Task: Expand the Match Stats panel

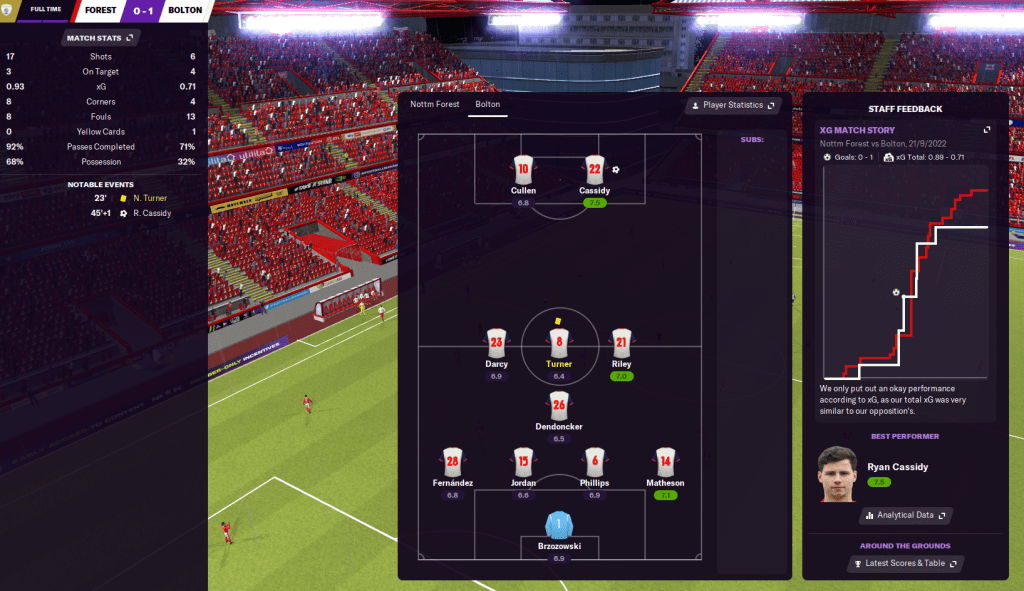Action: pos(100,38)
